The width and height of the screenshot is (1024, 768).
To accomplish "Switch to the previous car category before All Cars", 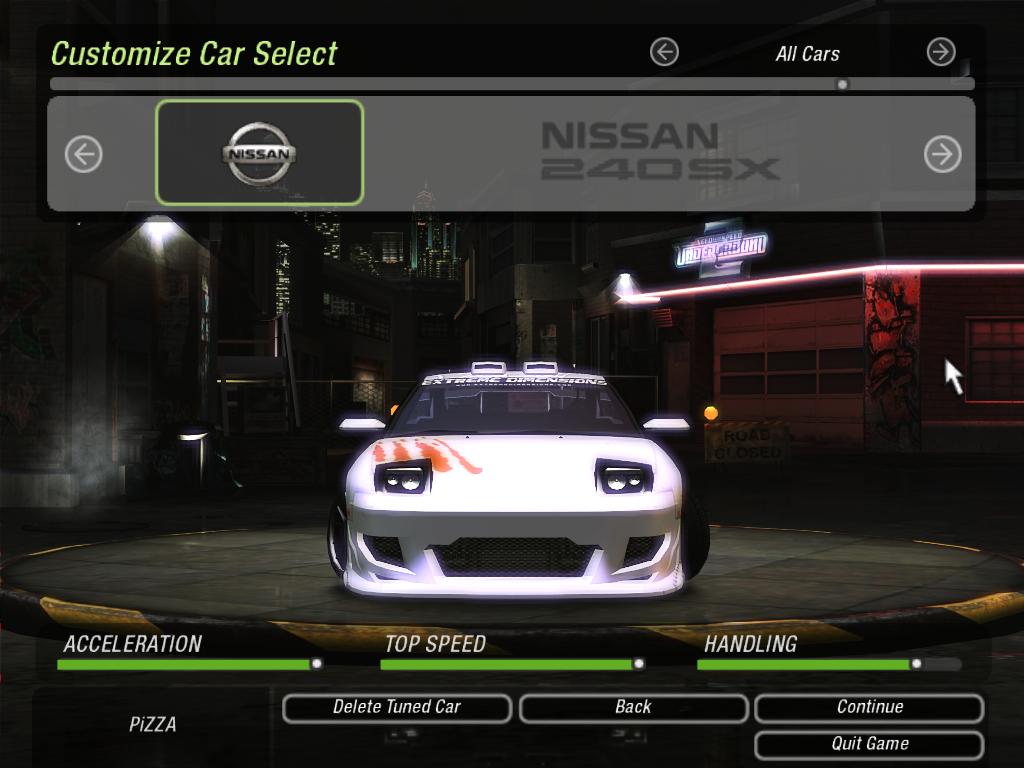I will coord(664,52).
